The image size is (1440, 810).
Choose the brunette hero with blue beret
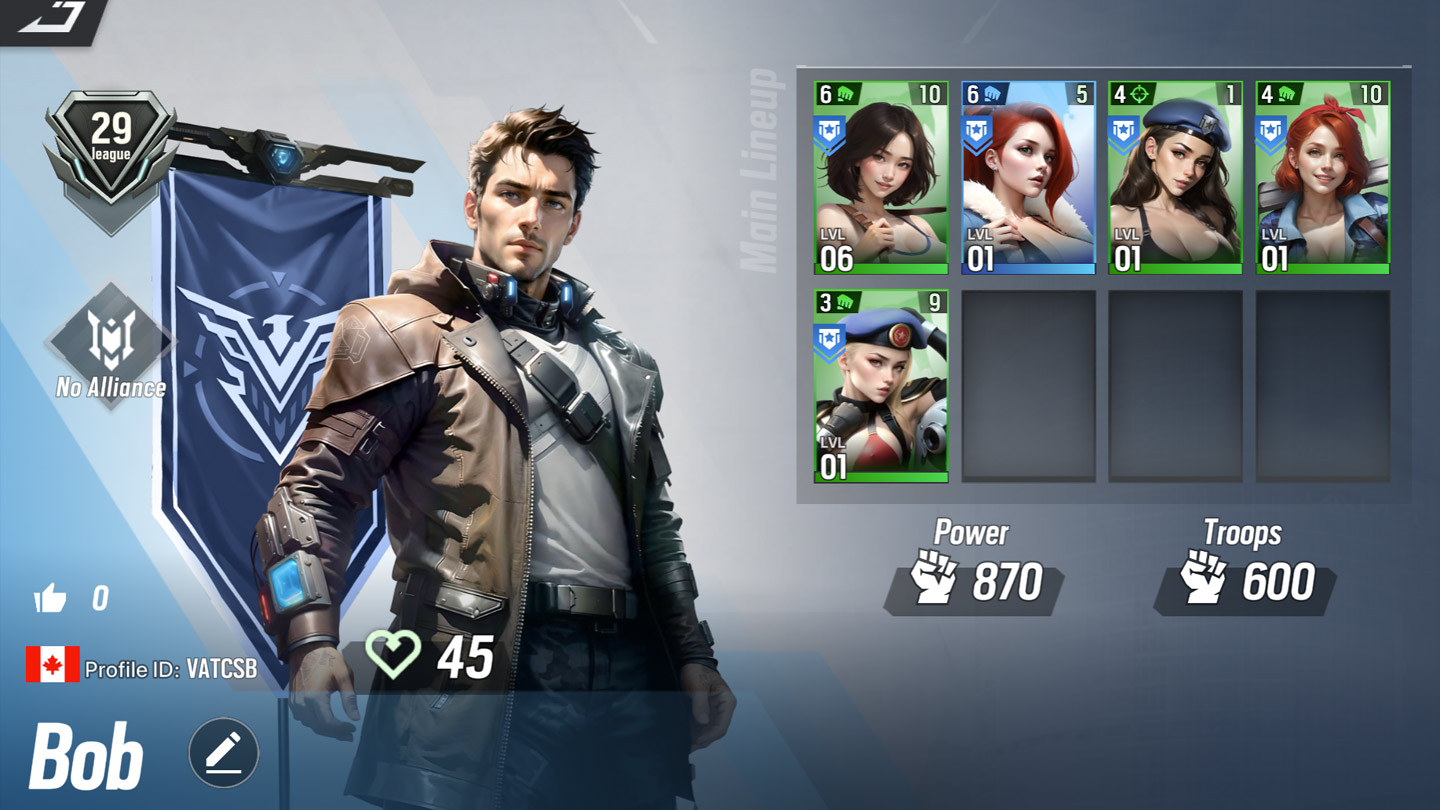[x=1175, y=178]
